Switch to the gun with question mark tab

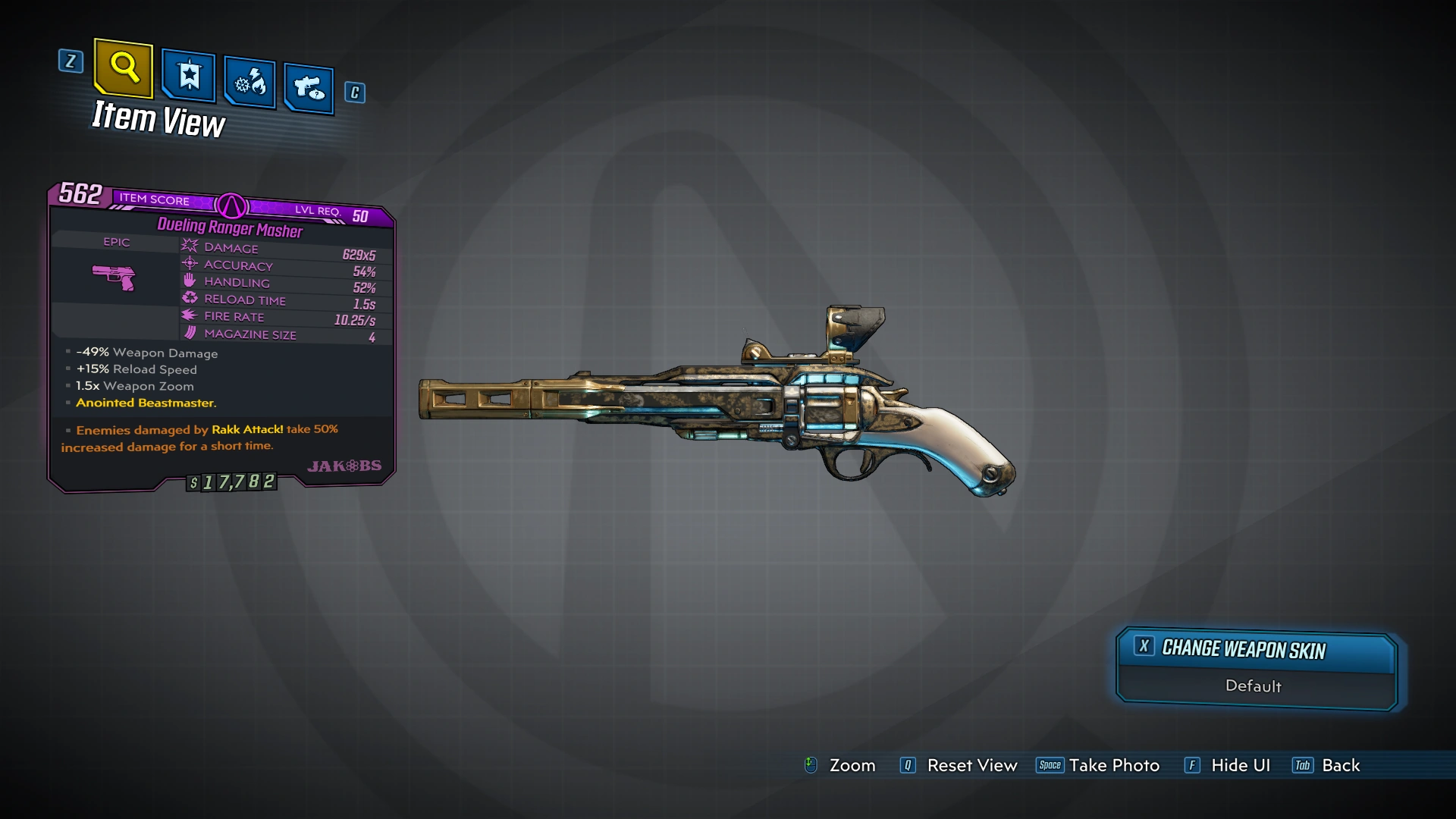(x=309, y=89)
